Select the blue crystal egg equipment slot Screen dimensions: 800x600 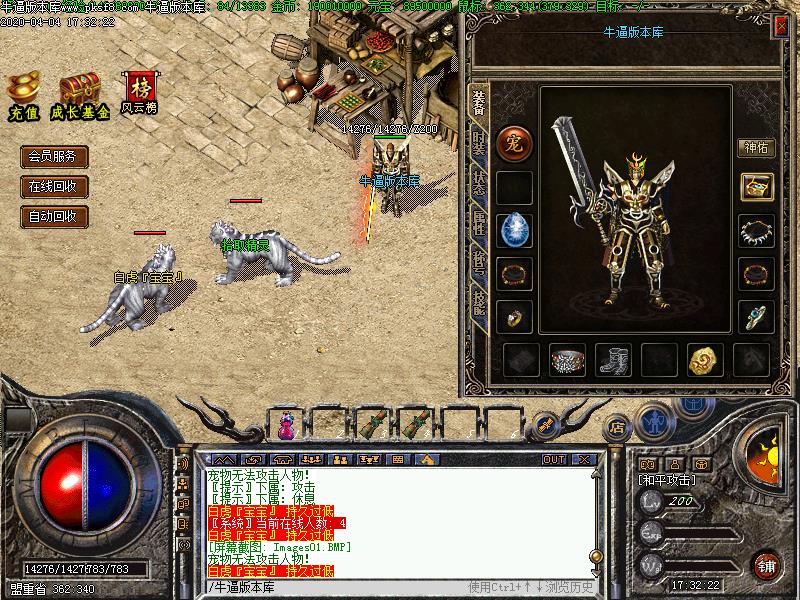[x=515, y=231]
